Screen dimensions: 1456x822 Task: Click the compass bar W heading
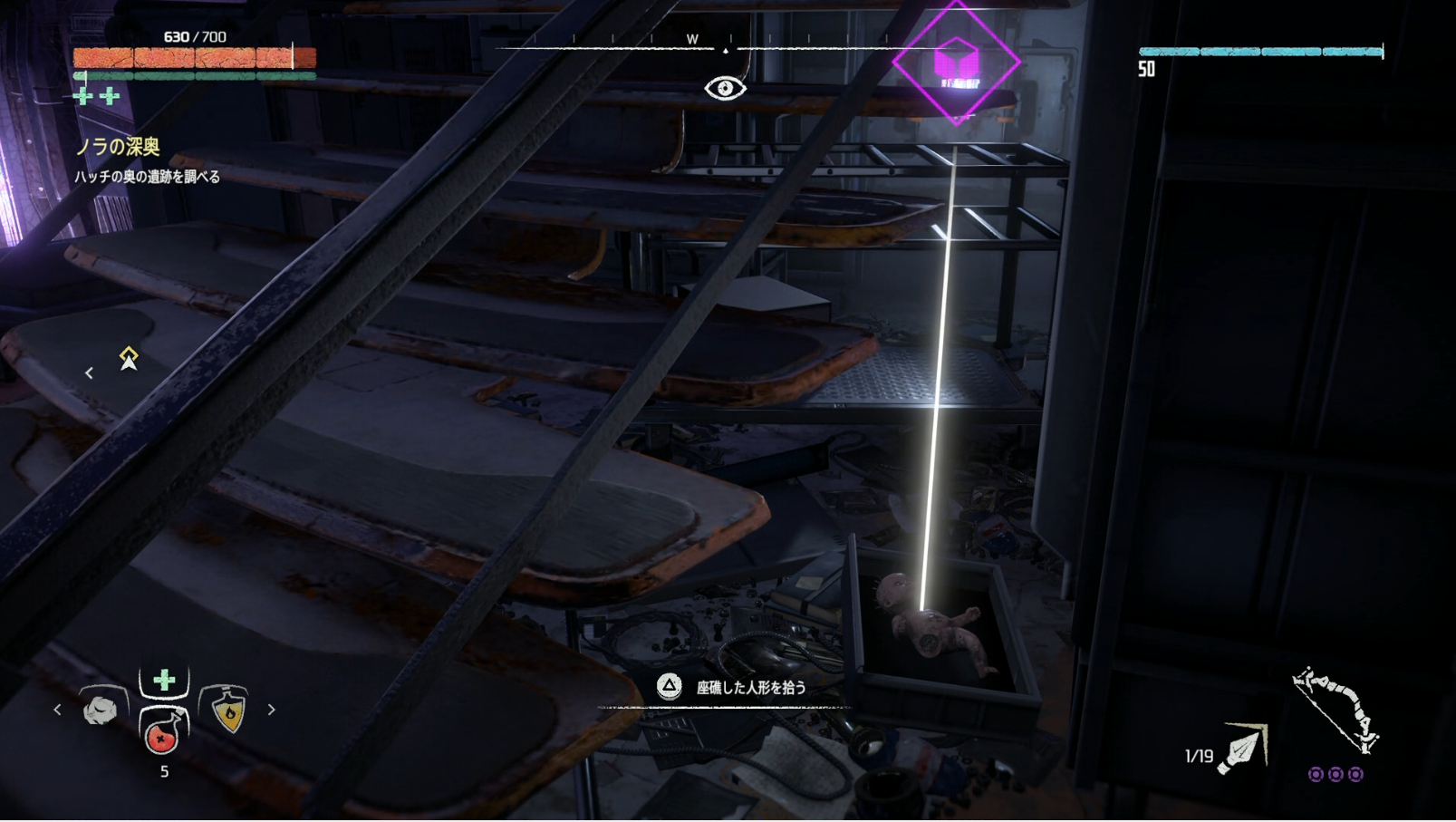[692, 39]
